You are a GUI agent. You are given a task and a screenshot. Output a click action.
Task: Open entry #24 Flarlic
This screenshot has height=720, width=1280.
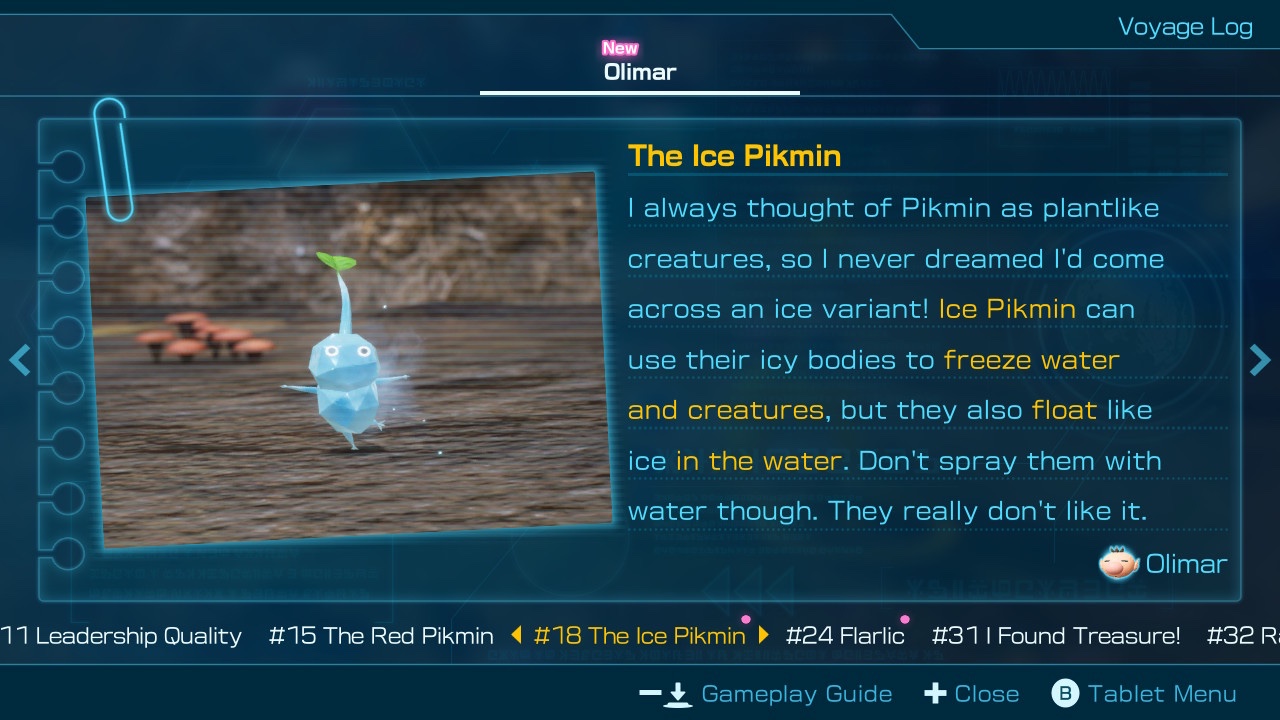click(845, 636)
